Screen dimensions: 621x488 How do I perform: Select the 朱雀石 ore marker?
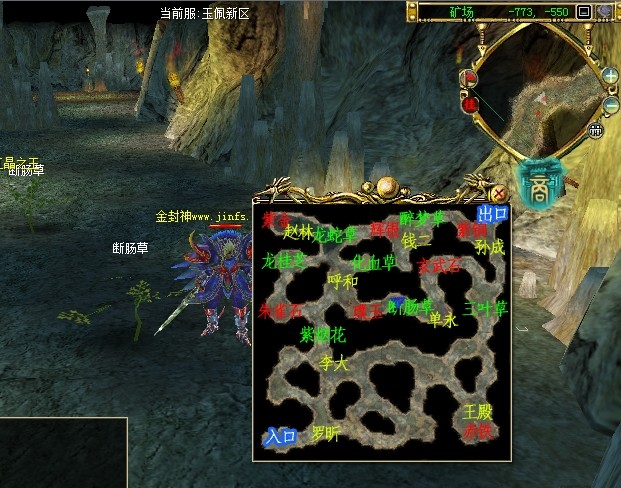click(279, 310)
